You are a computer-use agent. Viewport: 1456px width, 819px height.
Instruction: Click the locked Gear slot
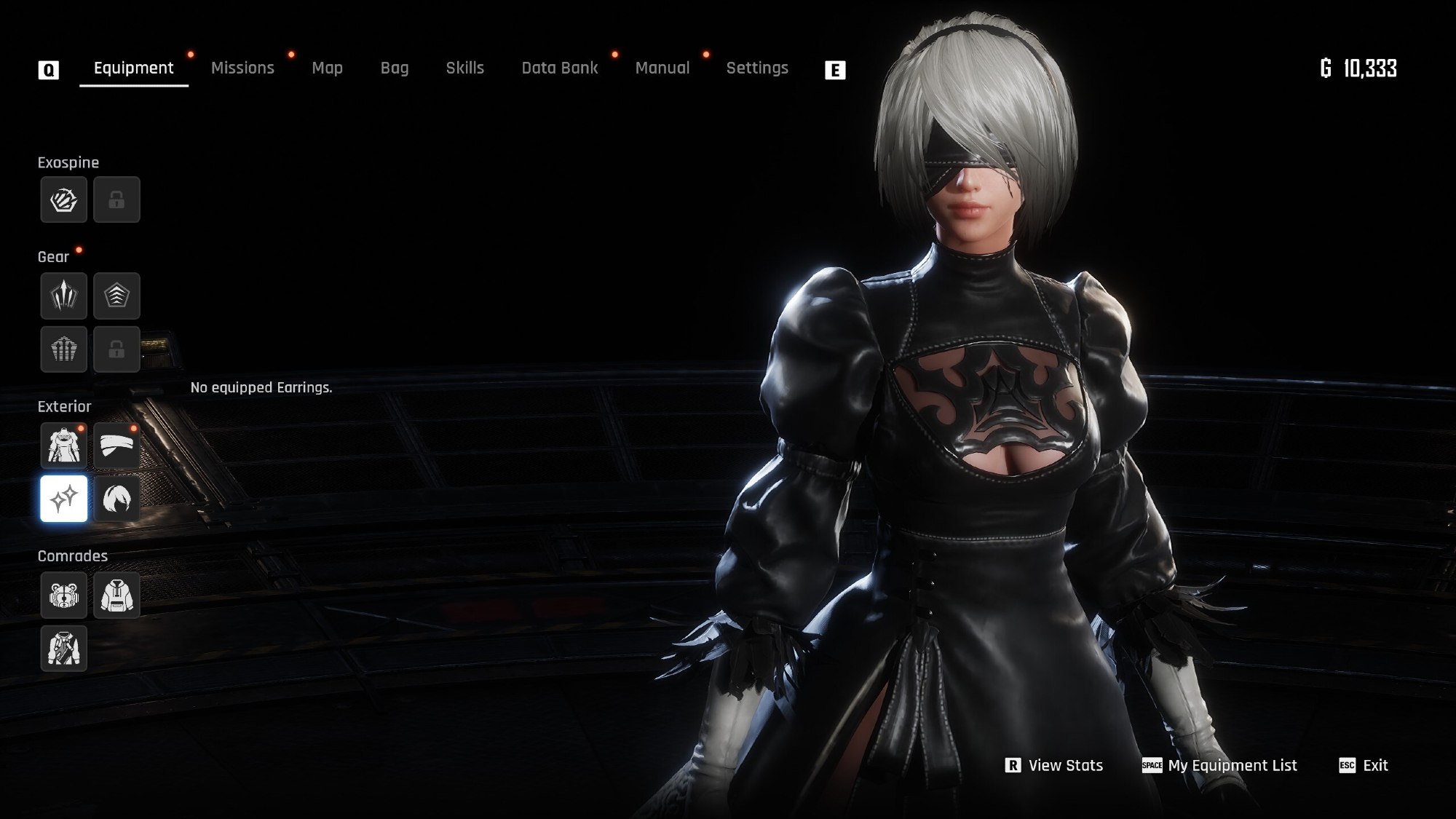coord(116,349)
